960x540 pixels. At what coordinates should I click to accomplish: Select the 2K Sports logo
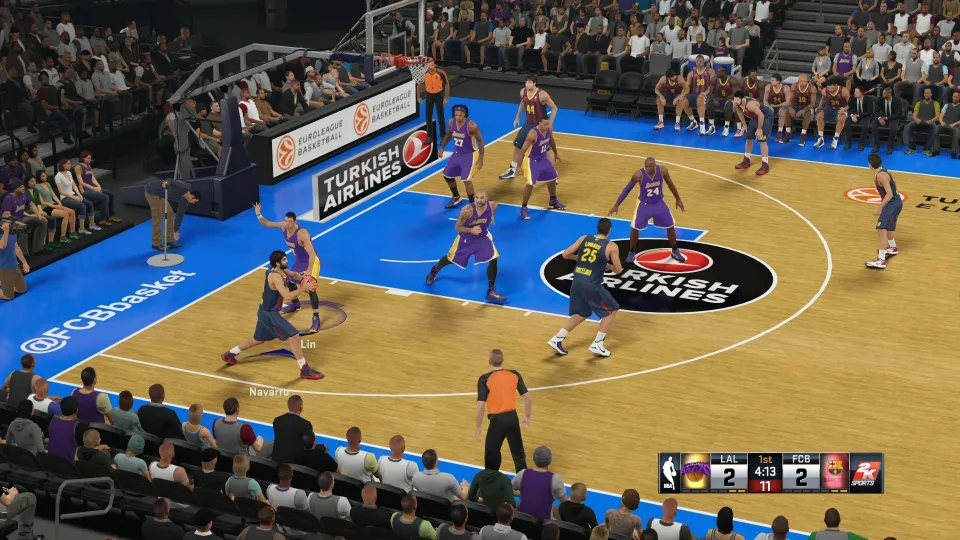pos(866,472)
